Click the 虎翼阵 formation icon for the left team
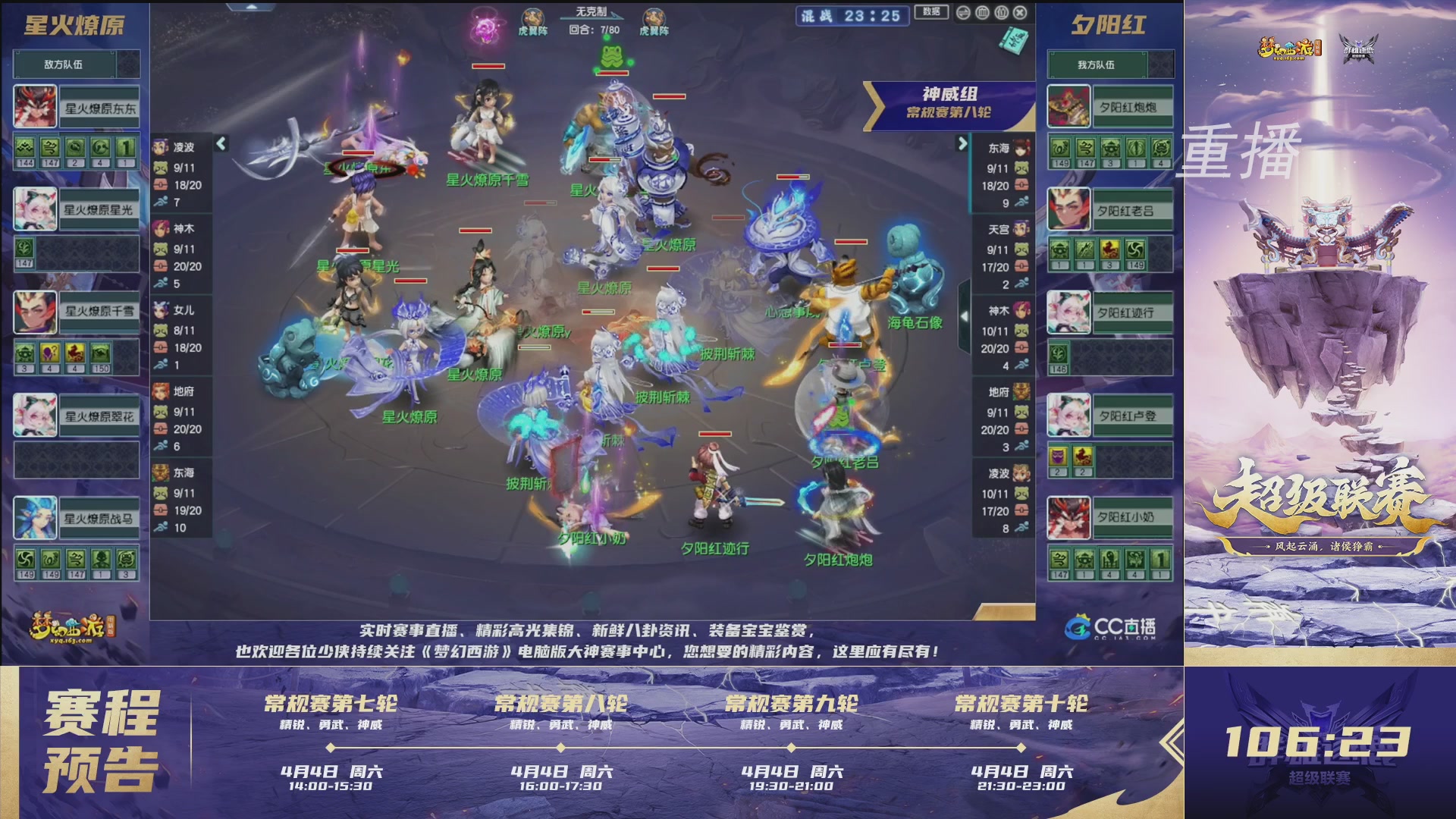 click(532, 16)
